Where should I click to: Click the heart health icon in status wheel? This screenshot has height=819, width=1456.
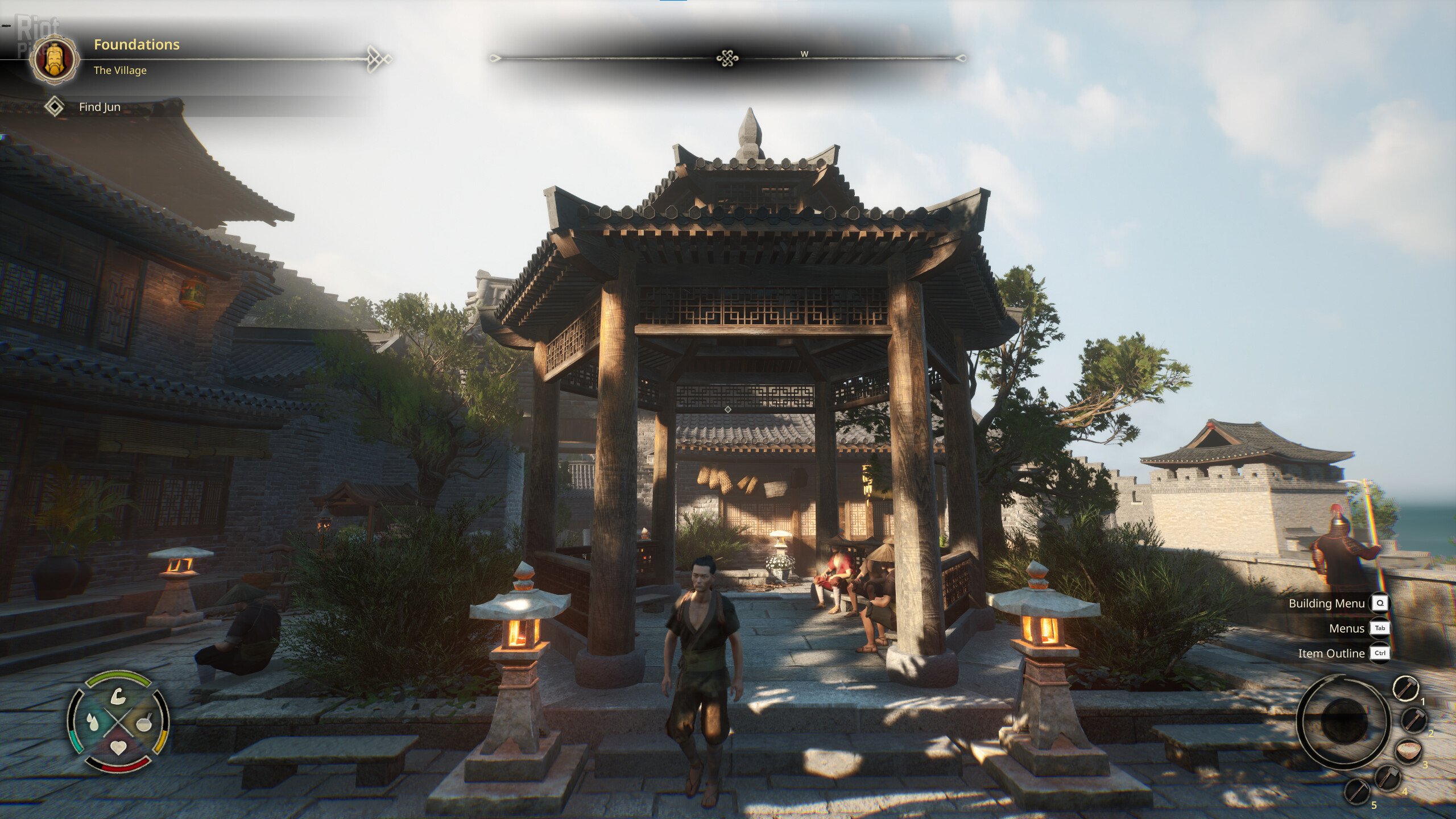point(118,747)
